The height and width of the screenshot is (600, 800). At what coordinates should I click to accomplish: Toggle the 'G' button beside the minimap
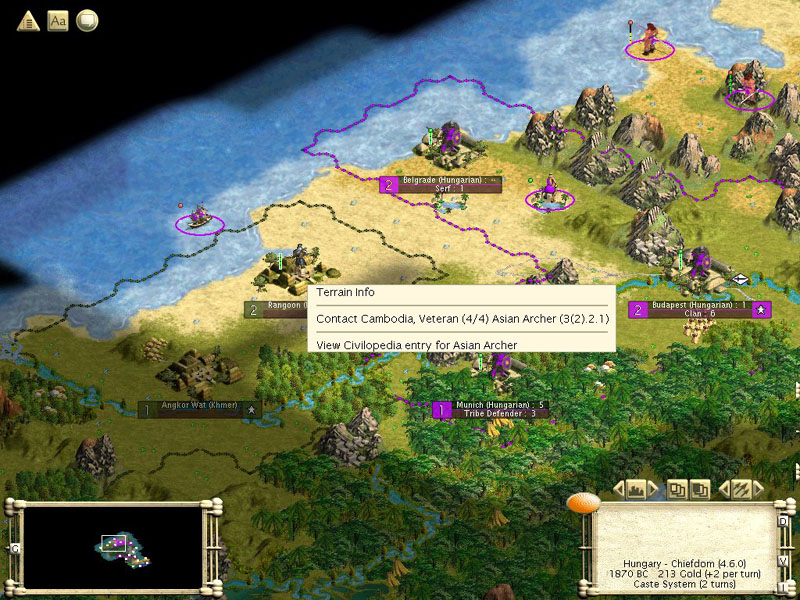click(14, 549)
